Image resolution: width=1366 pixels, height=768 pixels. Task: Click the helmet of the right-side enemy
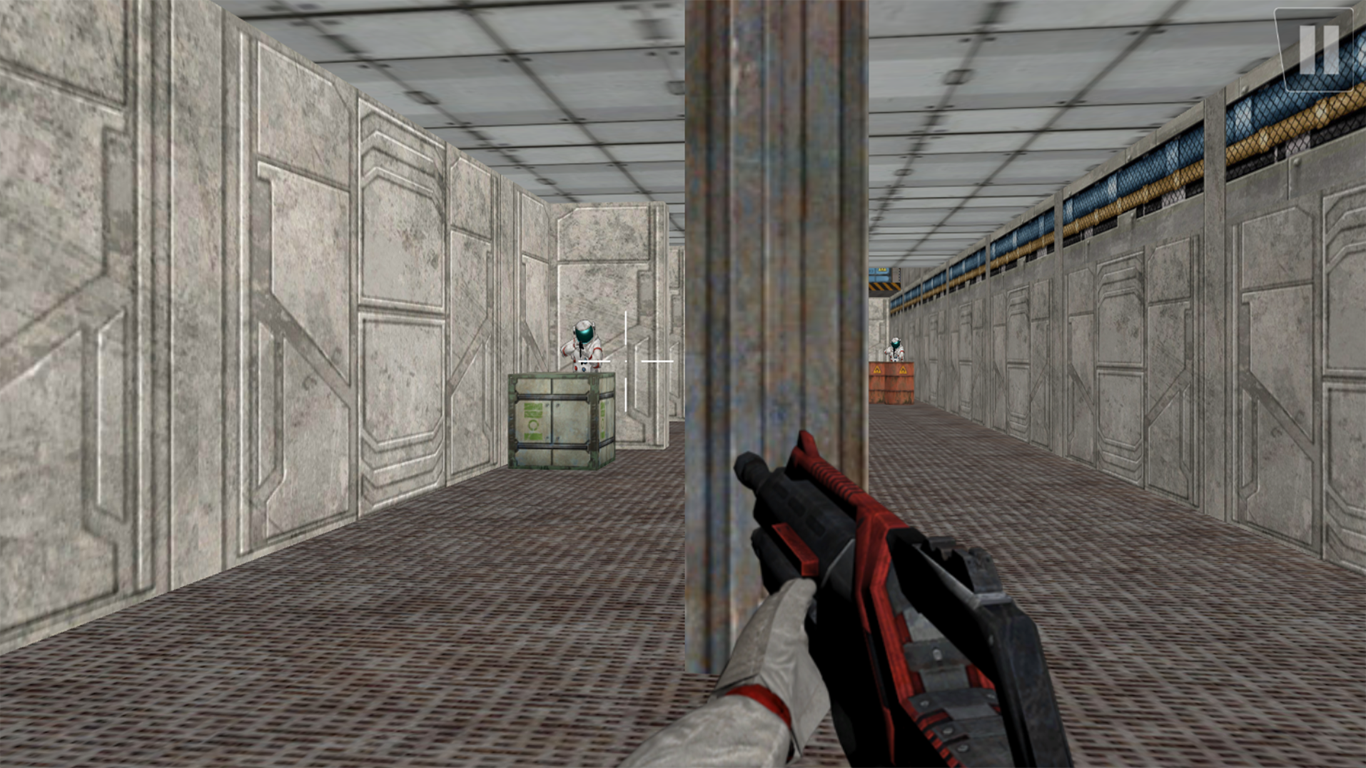895,342
